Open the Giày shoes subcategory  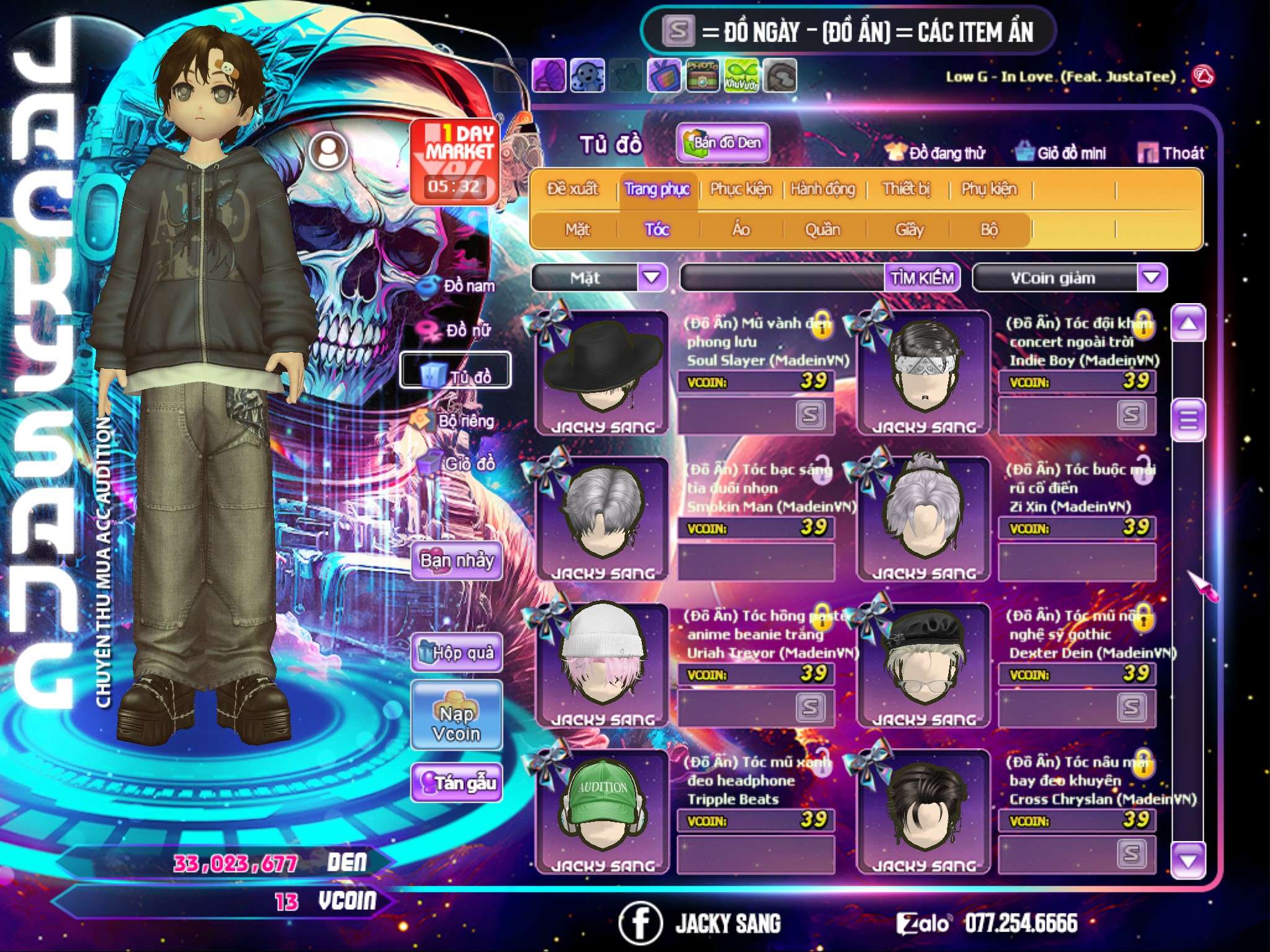point(909,230)
